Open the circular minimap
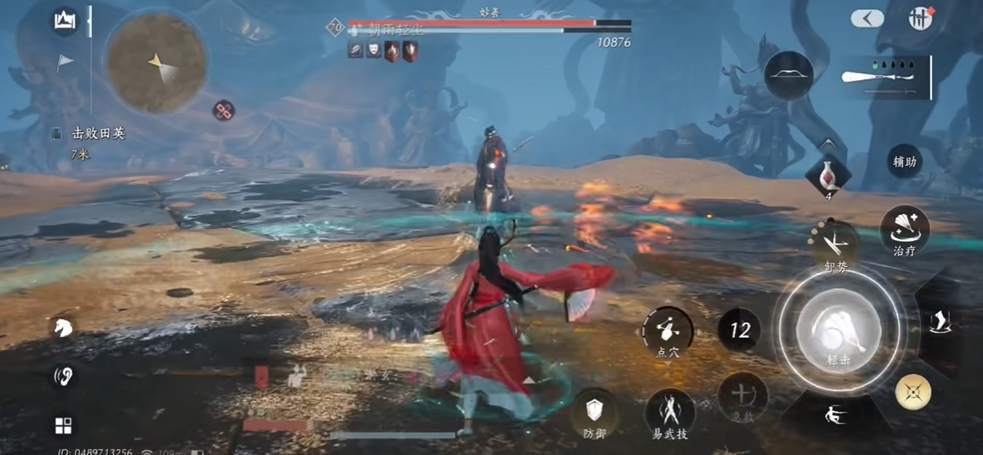The height and width of the screenshot is (455, 983). [156, 62]
